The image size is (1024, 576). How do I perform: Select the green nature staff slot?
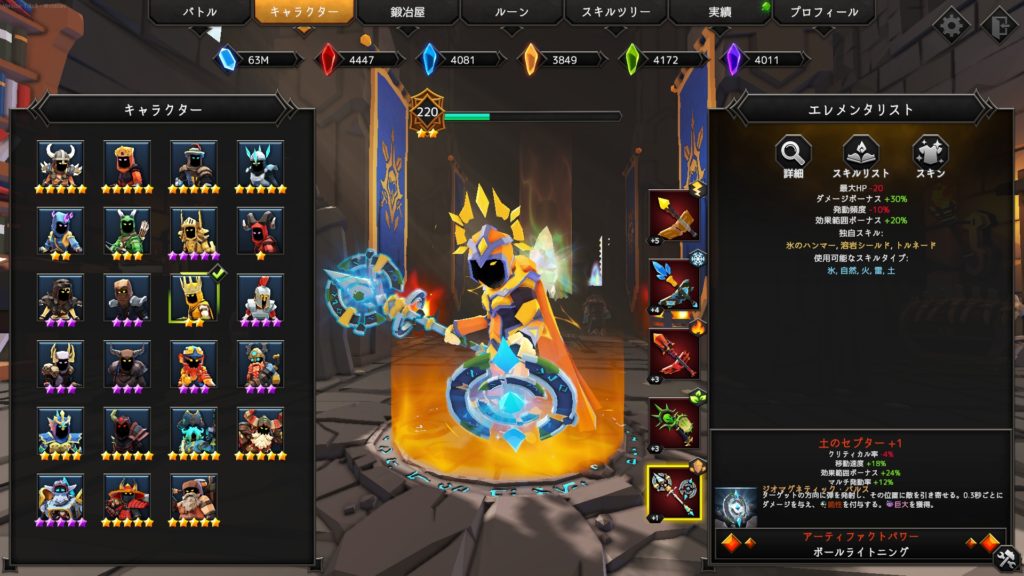[x=674, y=423]
